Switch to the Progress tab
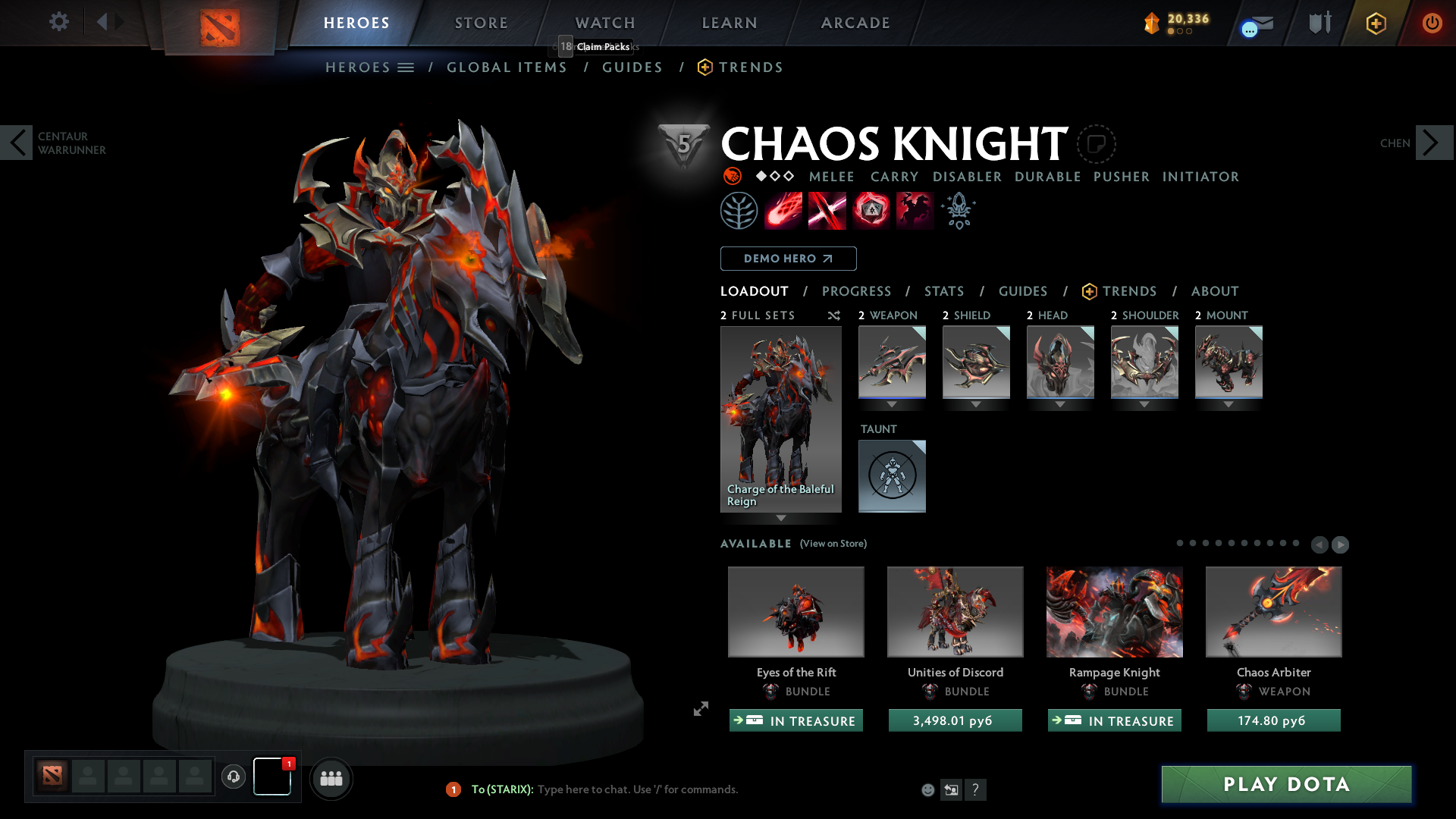 point(857,291)
